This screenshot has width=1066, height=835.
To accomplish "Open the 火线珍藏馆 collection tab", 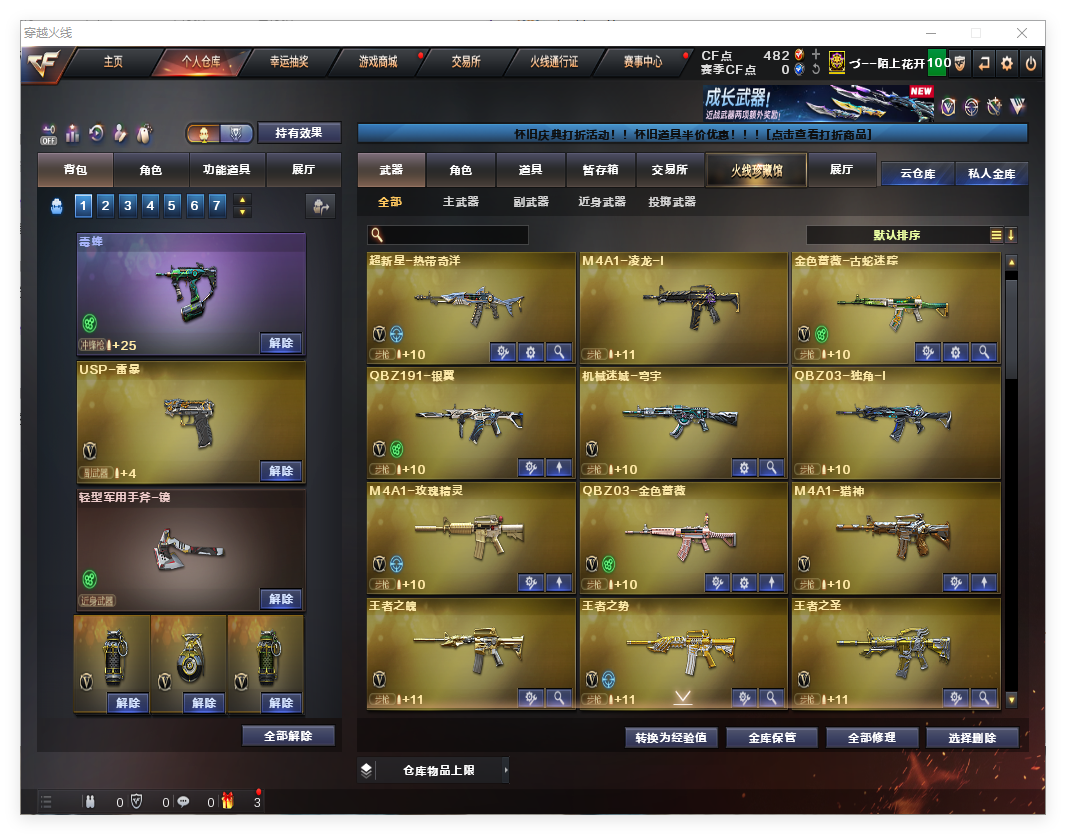I will point(756,170).
